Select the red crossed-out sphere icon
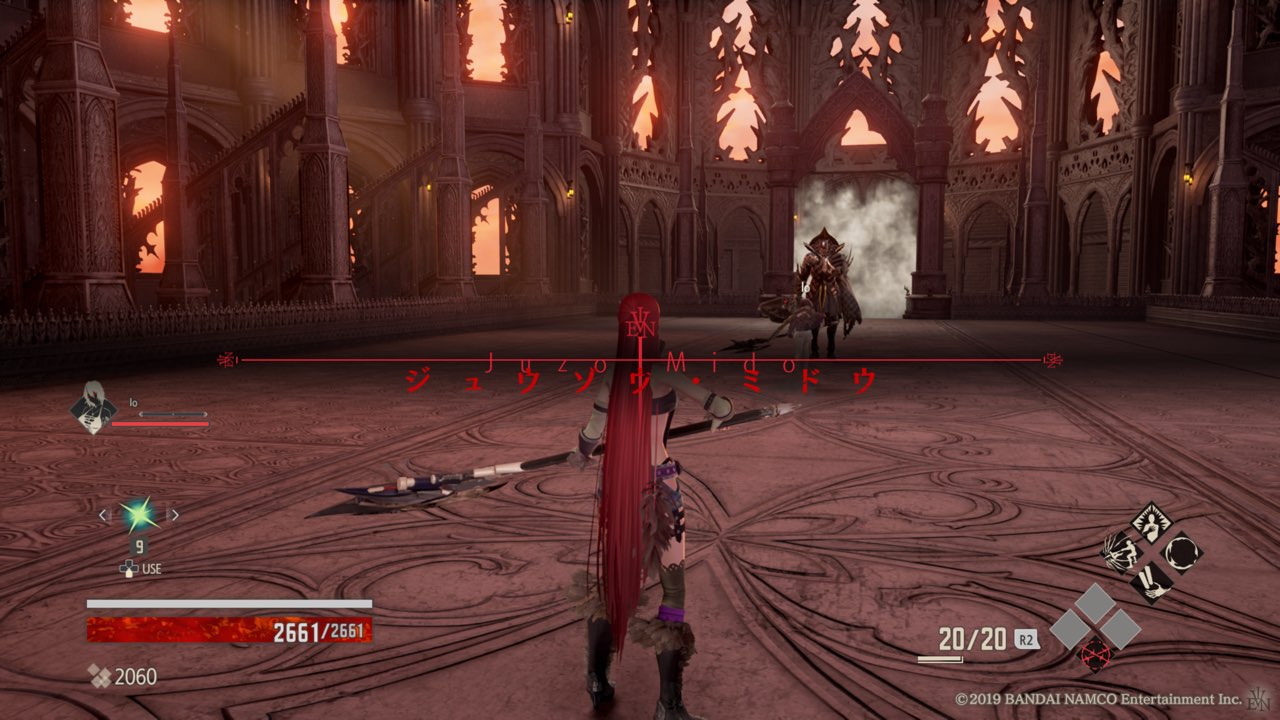This screenshot has height=720, width=1280. tap(1095, 655)
